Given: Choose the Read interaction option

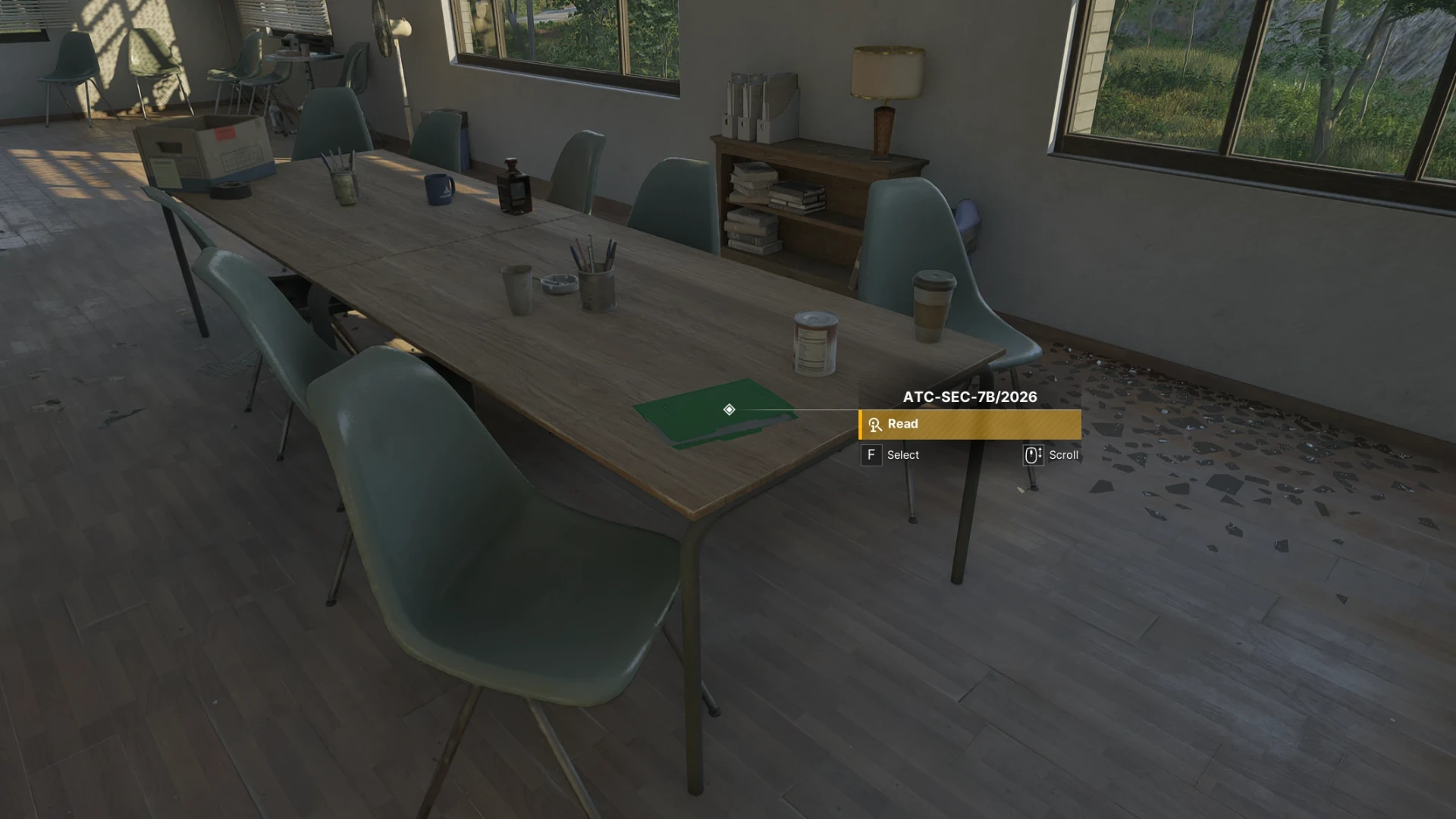Looking at the screenshot, I should (x=969, y=424).
